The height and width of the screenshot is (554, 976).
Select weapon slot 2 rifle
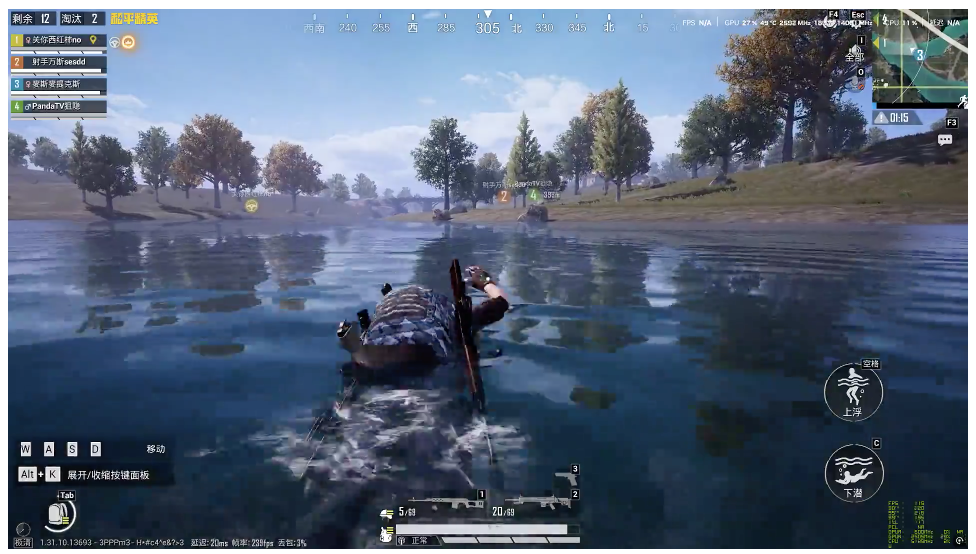click(537, 500)
